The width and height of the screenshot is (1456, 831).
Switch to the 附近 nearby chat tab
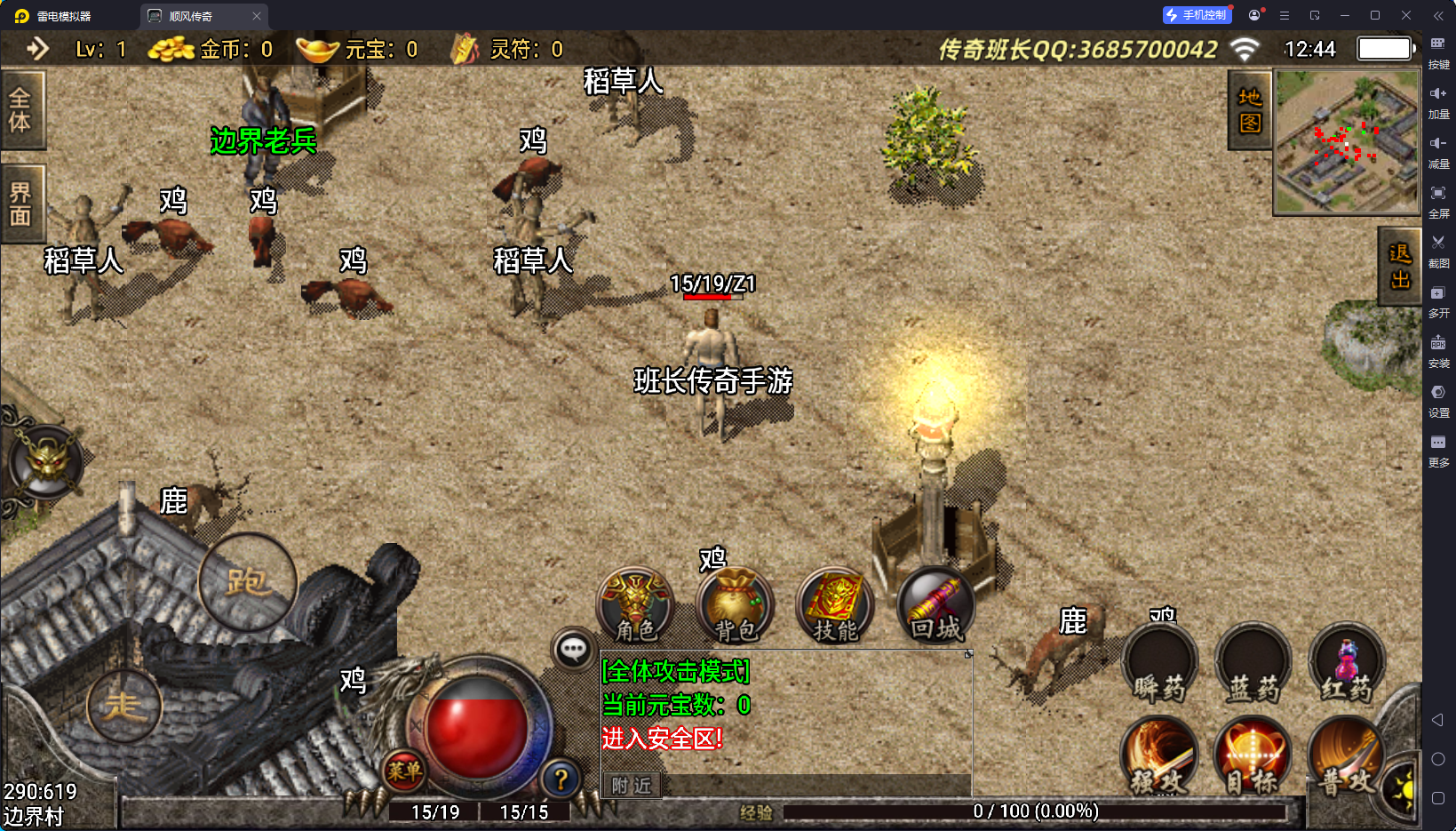pyautogui.click(x=632, y=785)
